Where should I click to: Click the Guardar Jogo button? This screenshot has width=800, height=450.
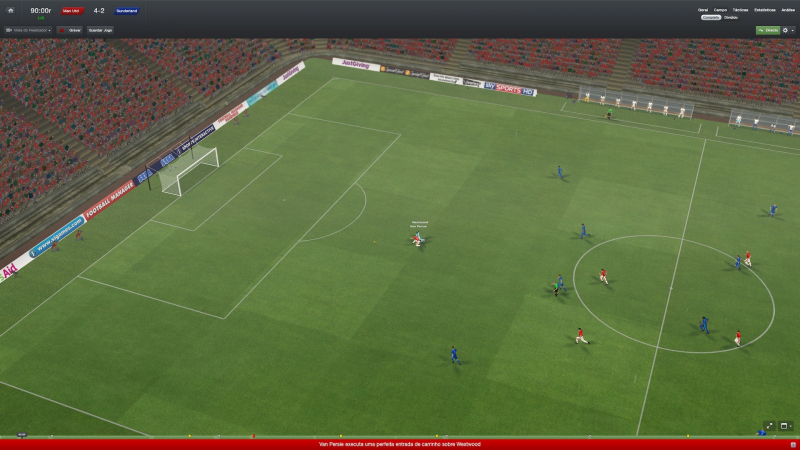pyautogui.click(x=101, y=30)
